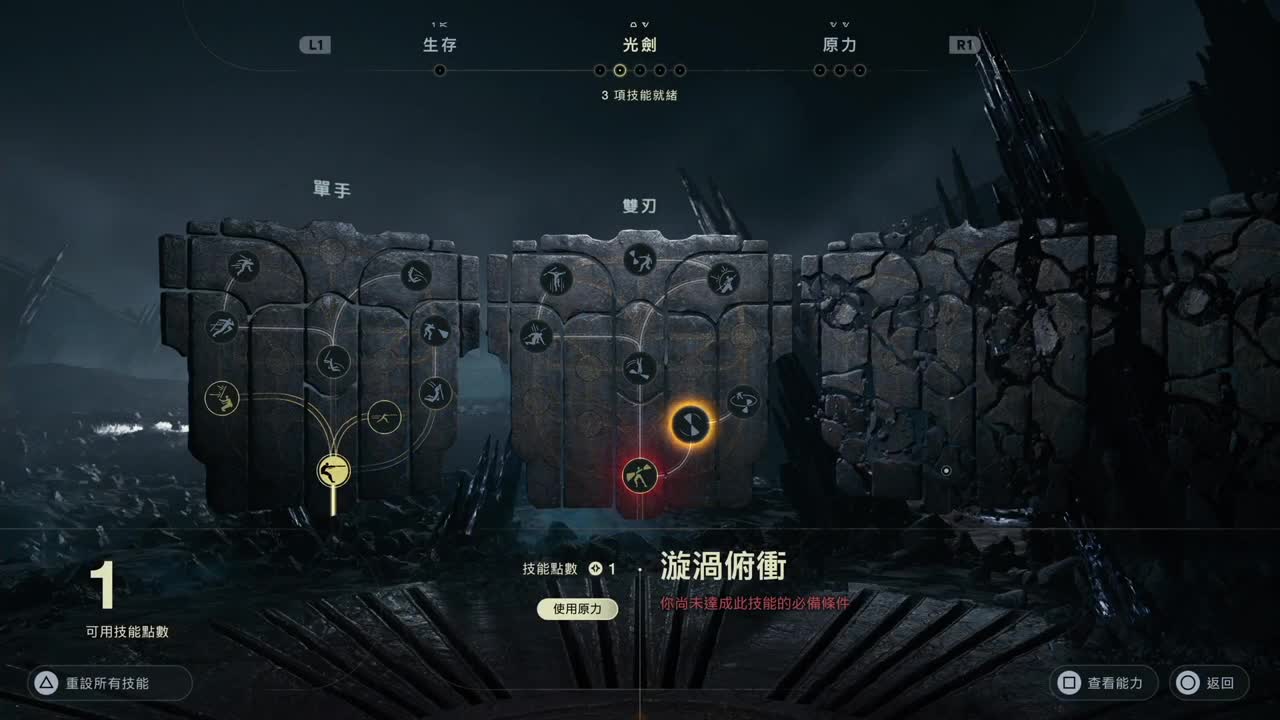This screenshot has width=1280, height=720.
Task: Select the highlighted yellow progress dot under 光劍
Action: (x=620, y=70)
